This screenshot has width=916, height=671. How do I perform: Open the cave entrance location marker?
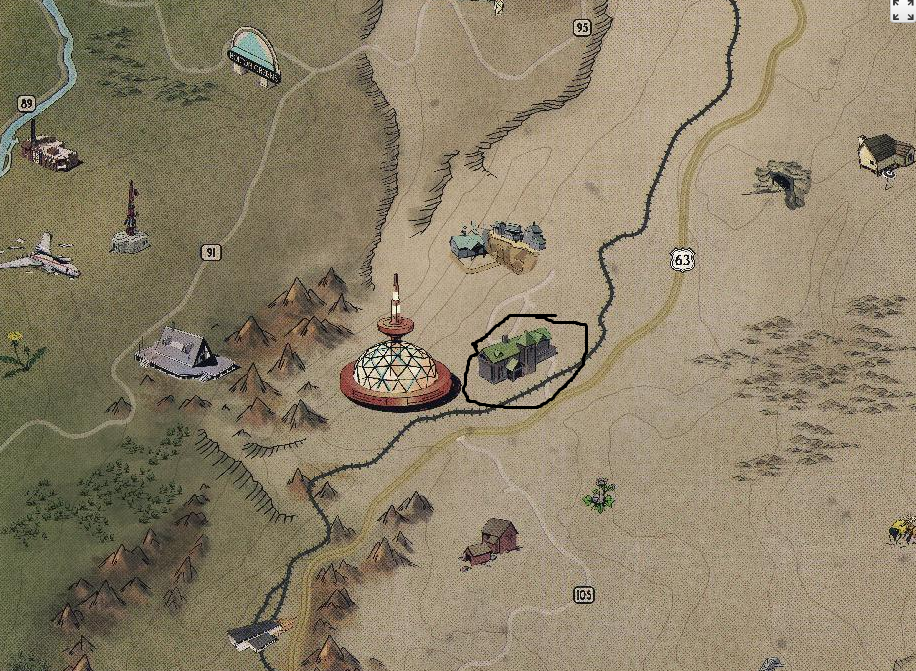point(780,184)
